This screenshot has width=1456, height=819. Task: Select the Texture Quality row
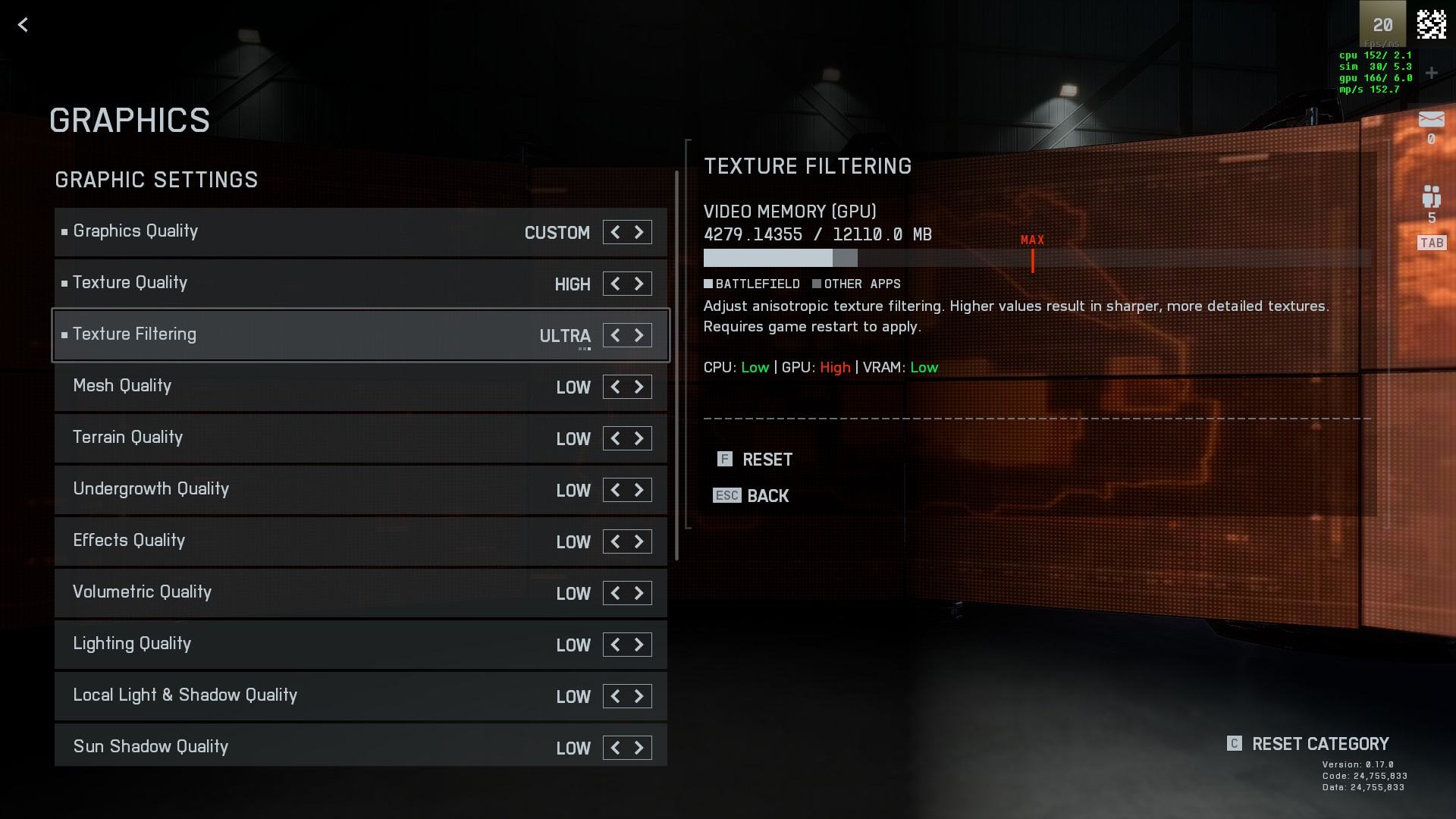click(303, 284)
